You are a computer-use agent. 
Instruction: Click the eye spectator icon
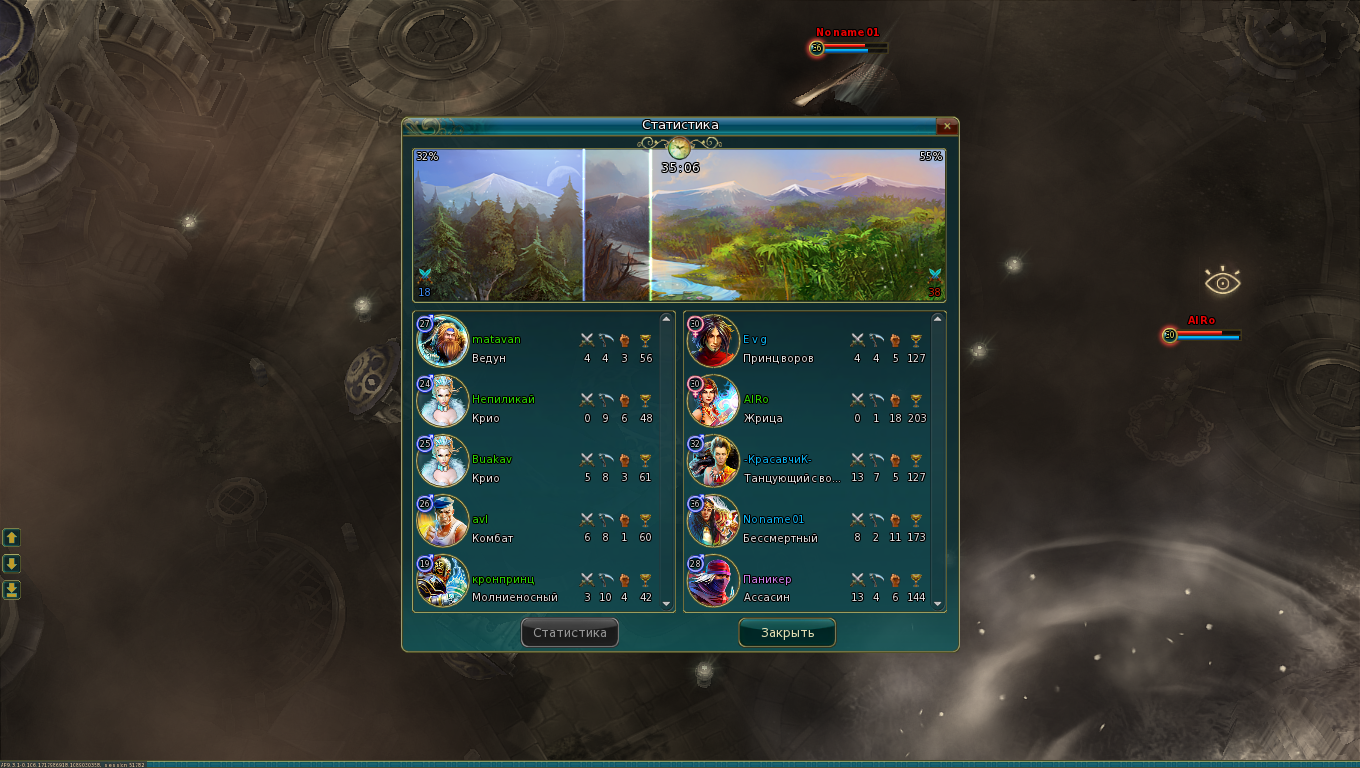point(1222,282)
